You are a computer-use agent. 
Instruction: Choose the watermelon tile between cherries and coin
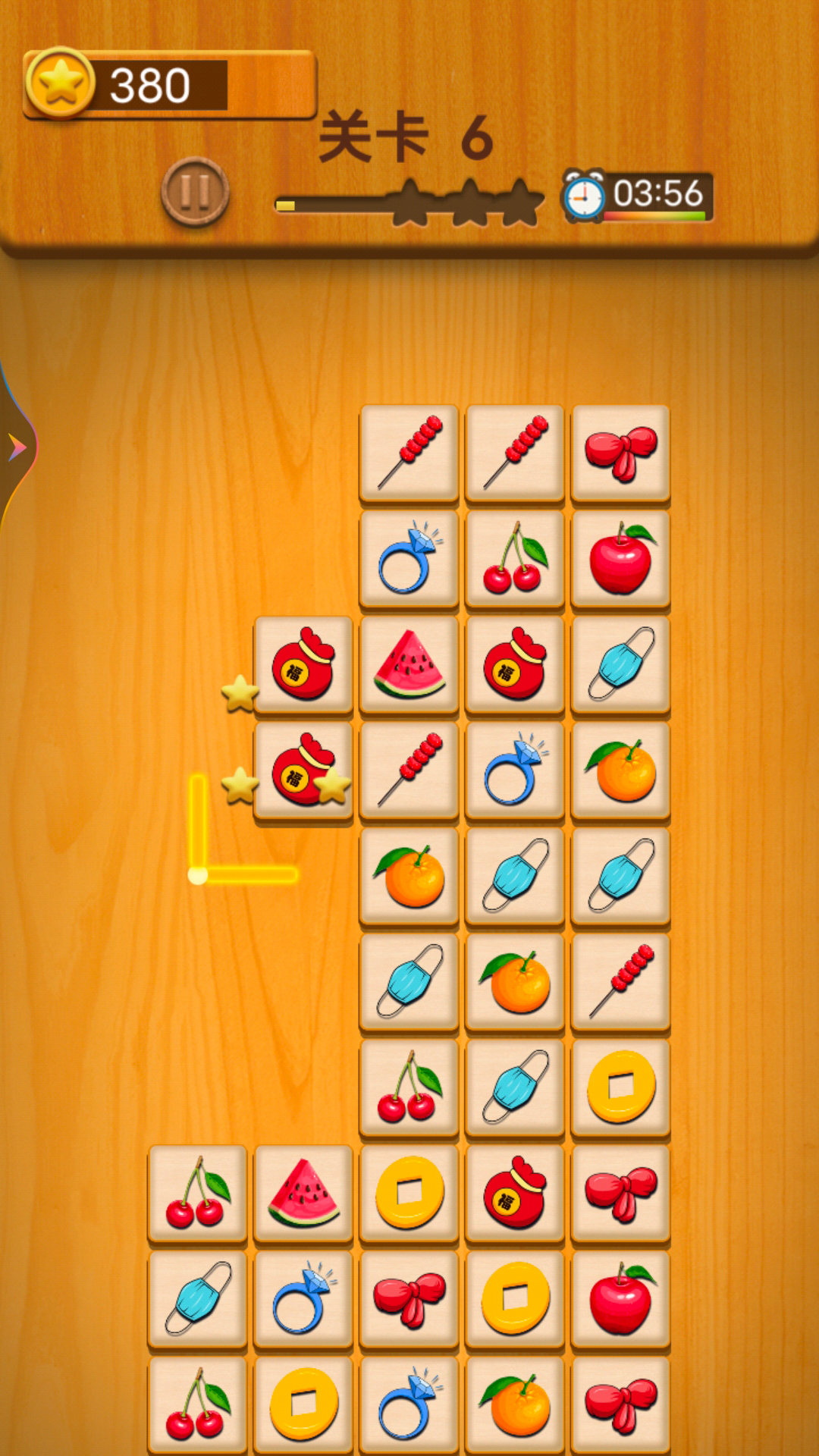coord(303,1193)
